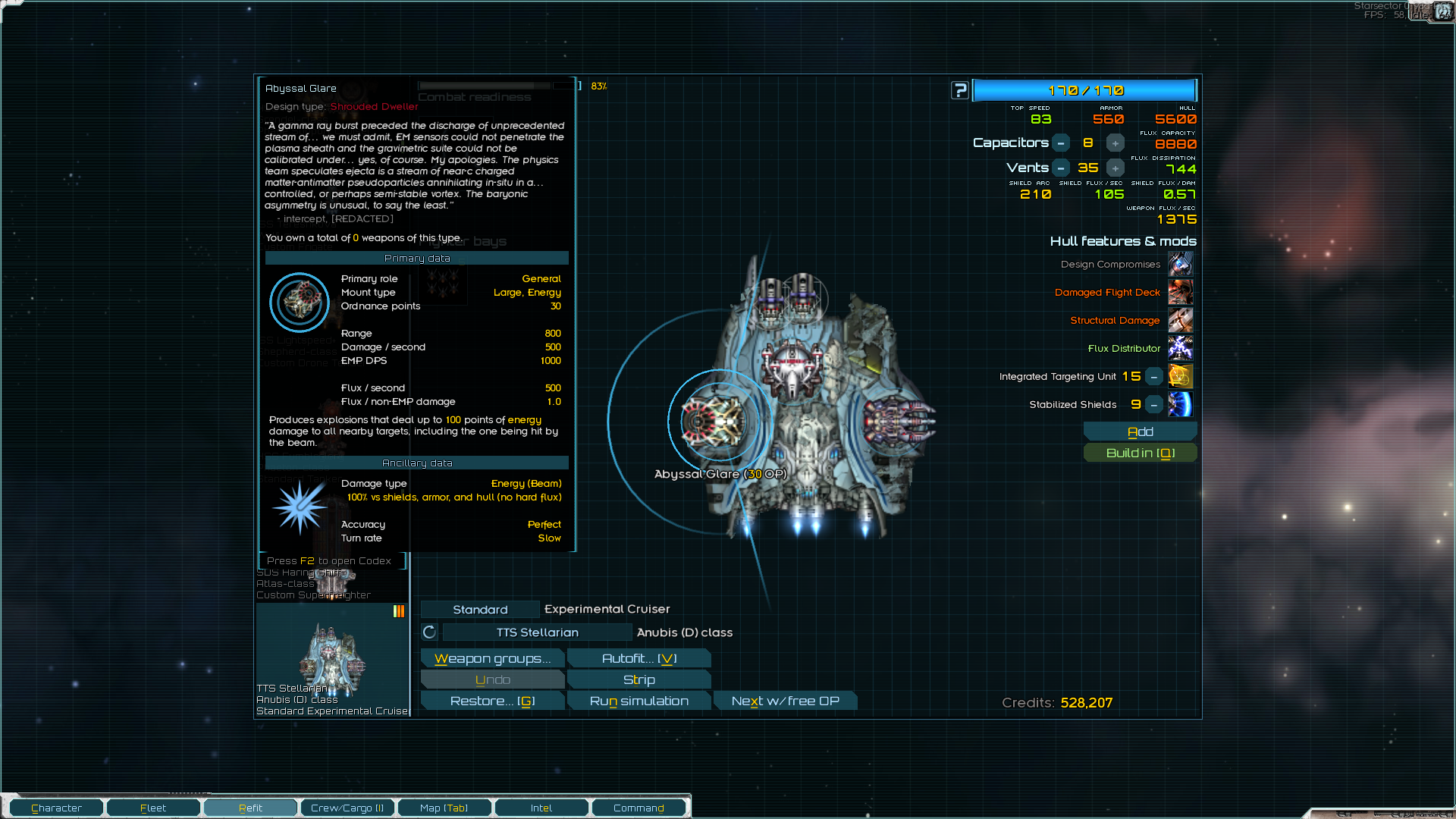Remove the Integrated Targeting Unit hullmod
The image size is (1456, 819).
[x=1153, y=376]
